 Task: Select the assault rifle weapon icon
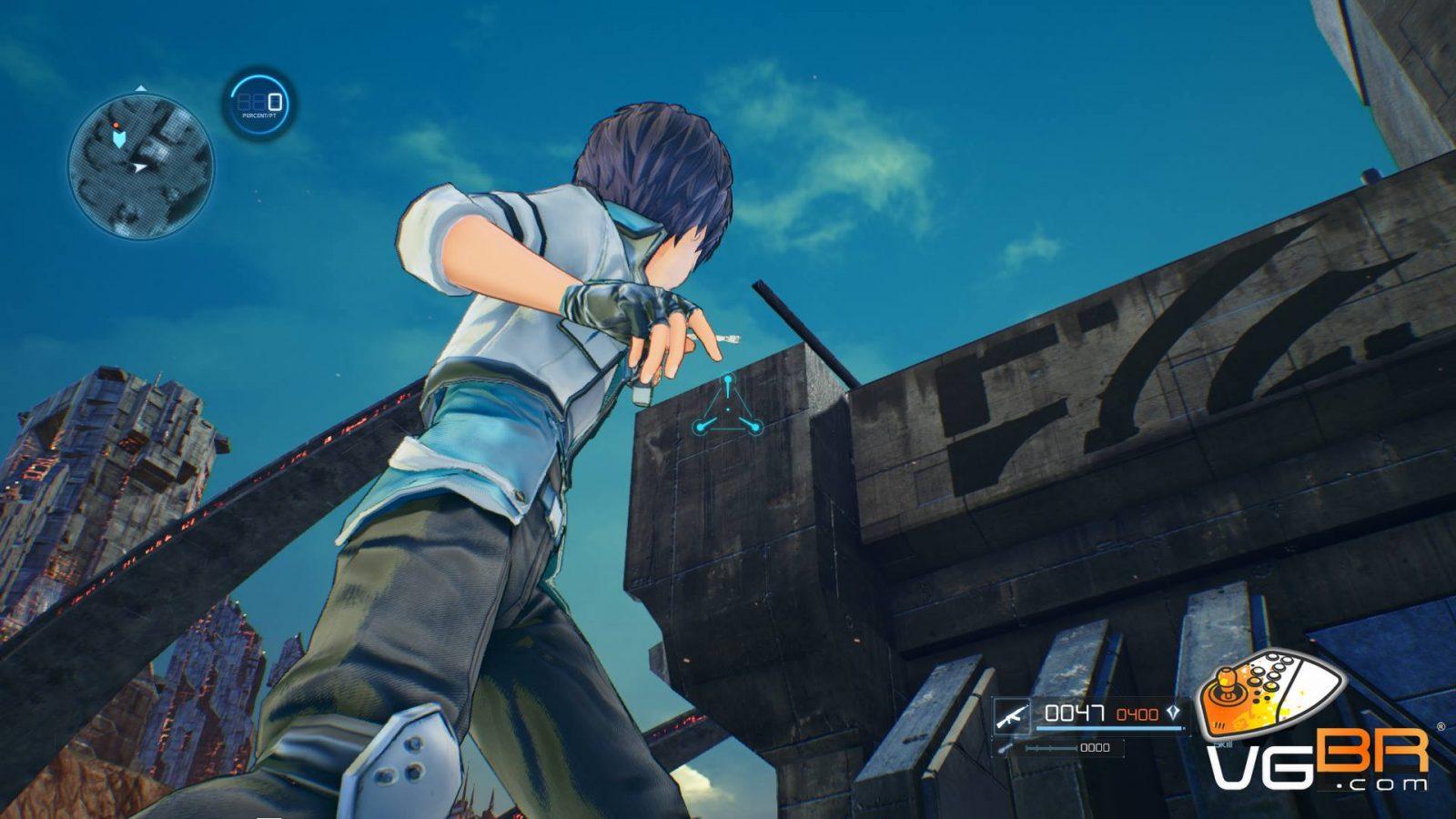(x=1011, y=714)
